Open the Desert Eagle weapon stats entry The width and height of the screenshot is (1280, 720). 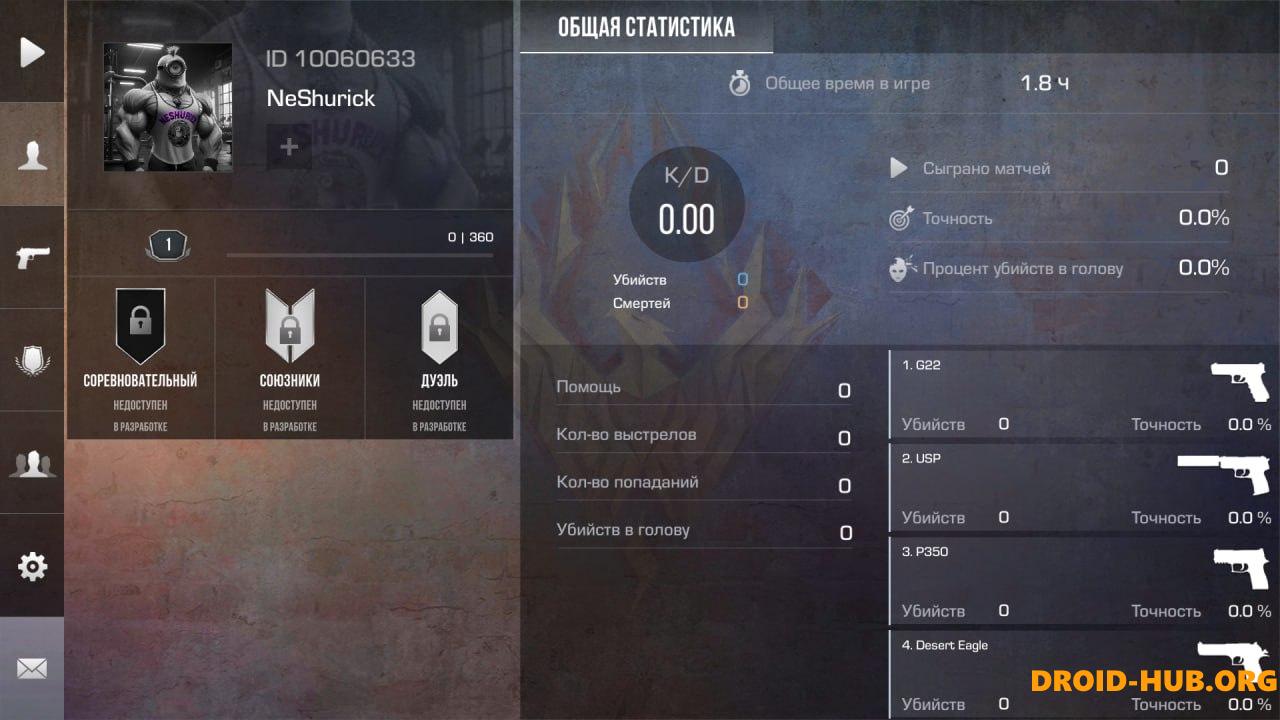click(1080, 670)
